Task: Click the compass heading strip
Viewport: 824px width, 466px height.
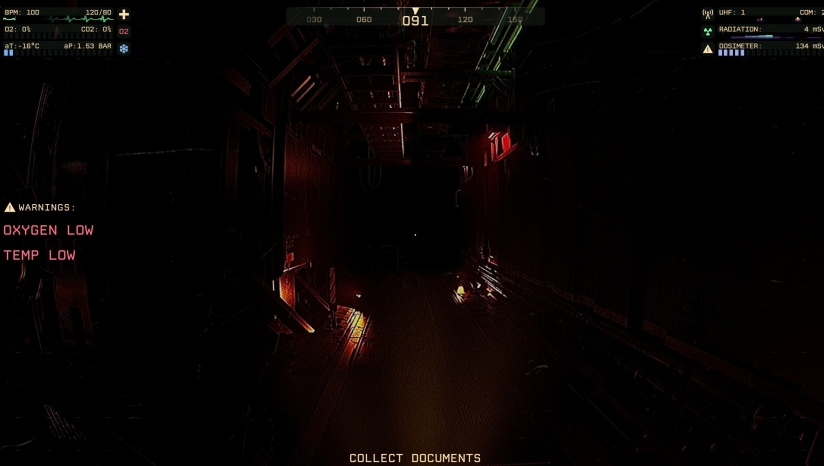Action: tap(415, 17)
